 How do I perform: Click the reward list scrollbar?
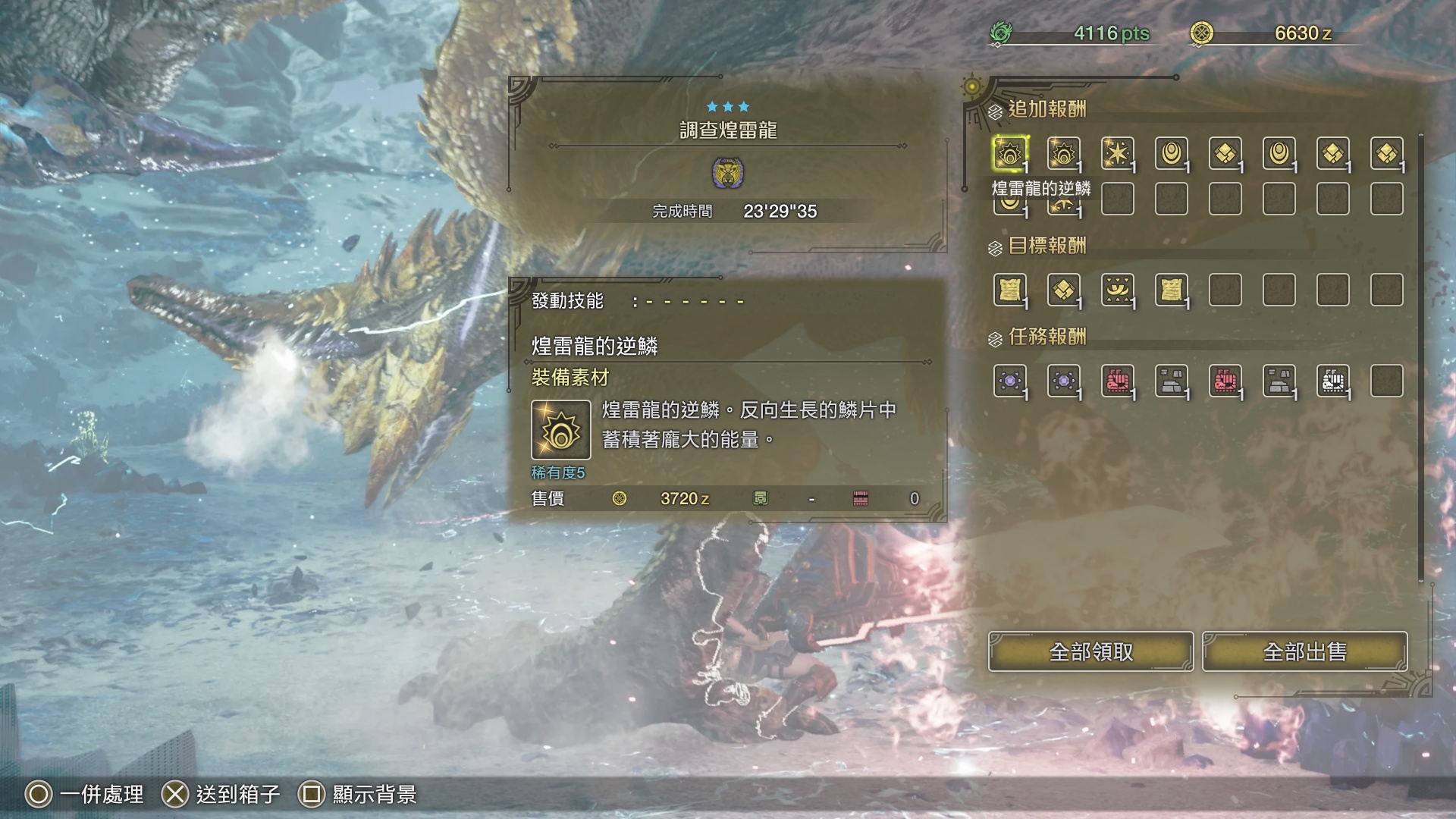(1420, 356)
